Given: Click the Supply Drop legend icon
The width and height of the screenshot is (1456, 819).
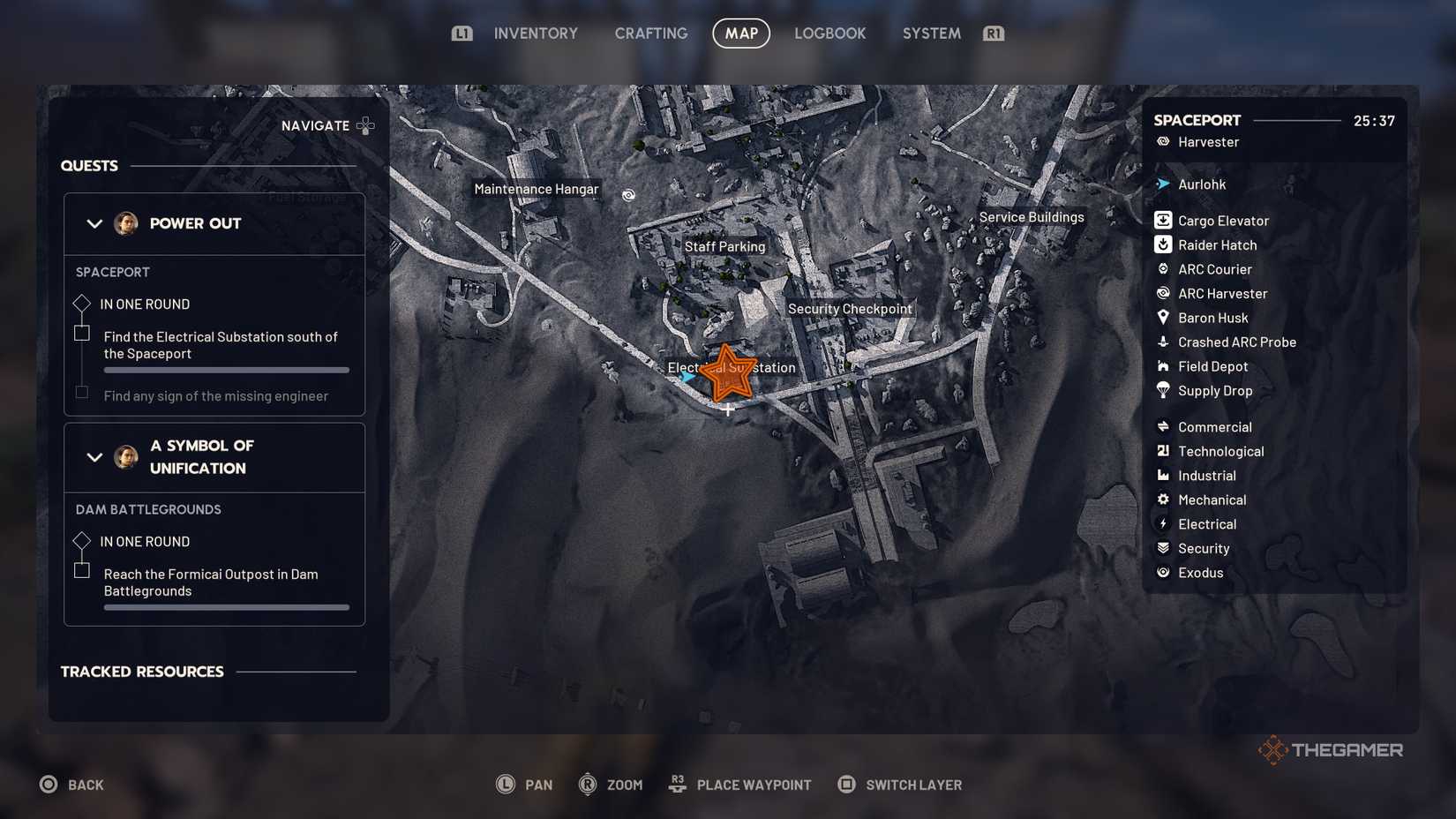Looking at the screenshot, I should coord(1163,390).
